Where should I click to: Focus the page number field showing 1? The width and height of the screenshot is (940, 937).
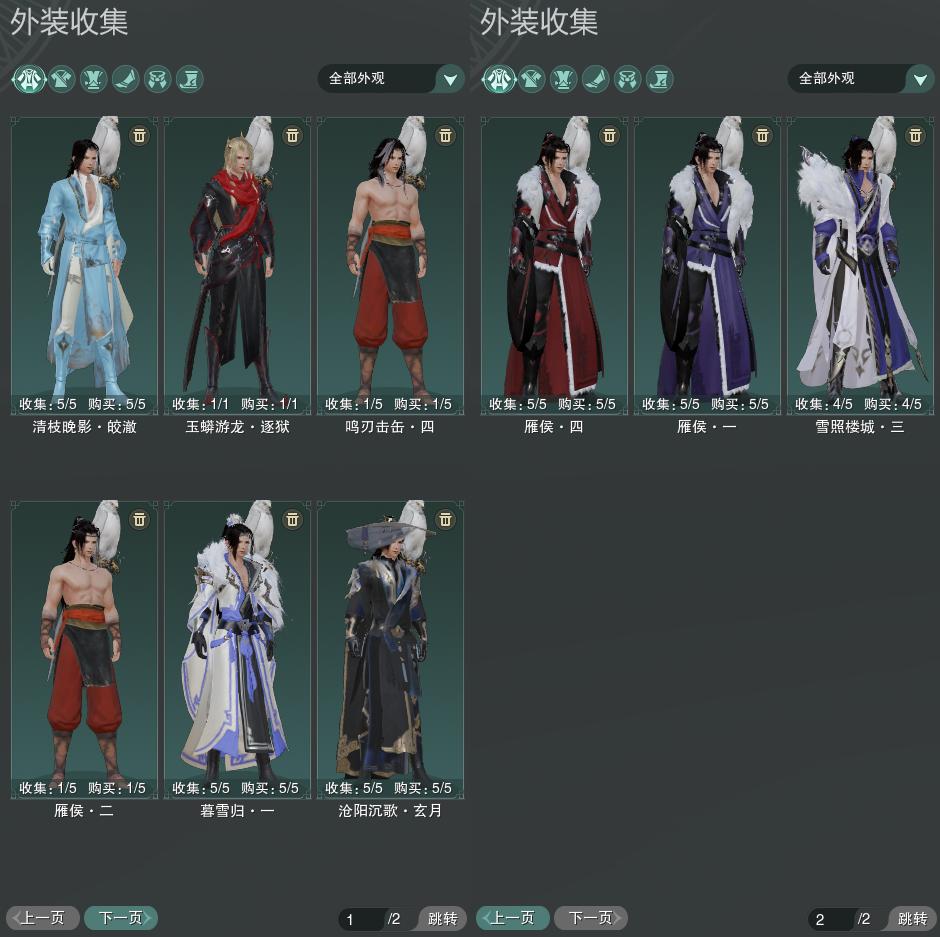360,919
